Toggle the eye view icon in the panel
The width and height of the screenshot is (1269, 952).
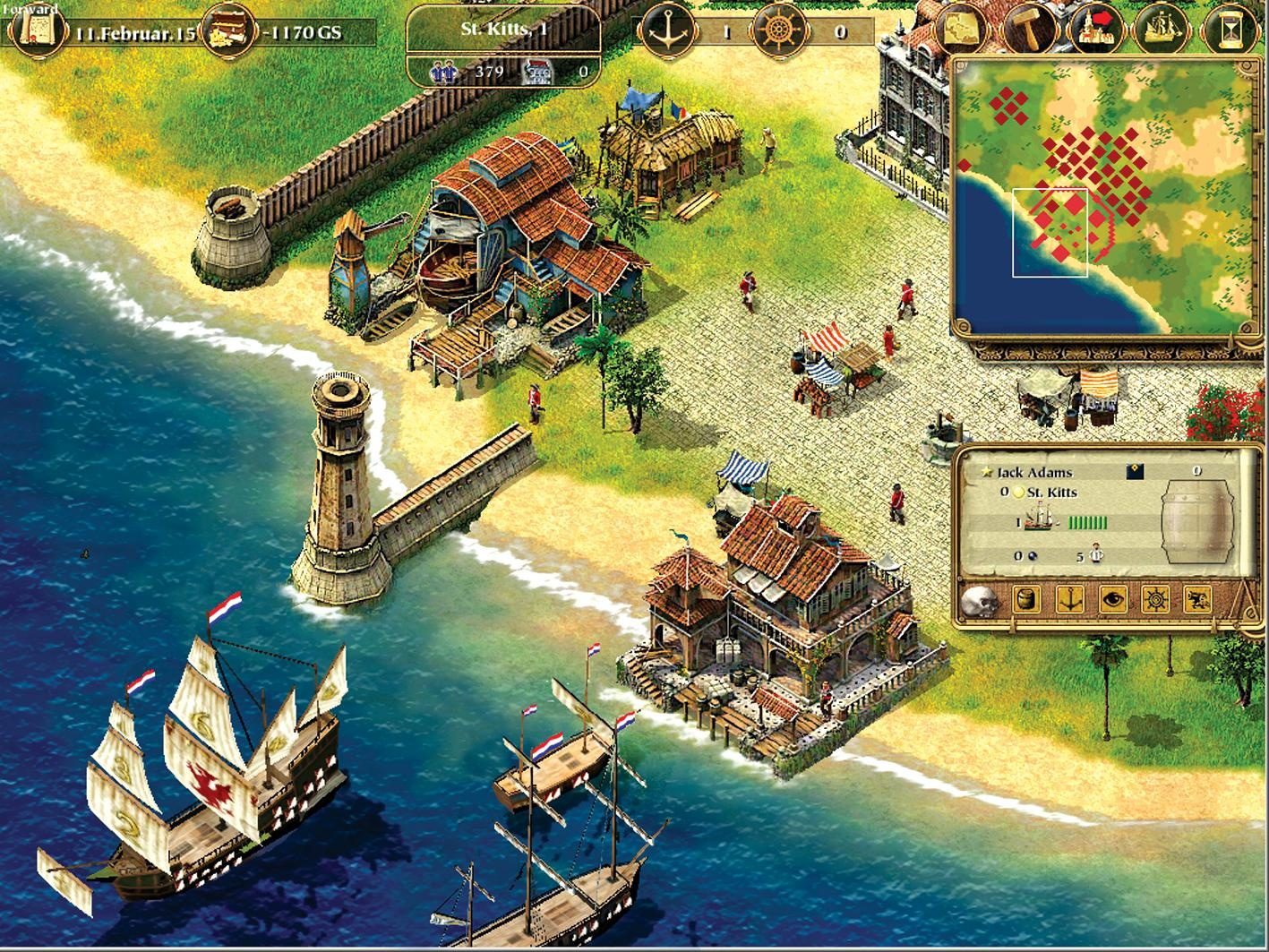[1114, 599]
